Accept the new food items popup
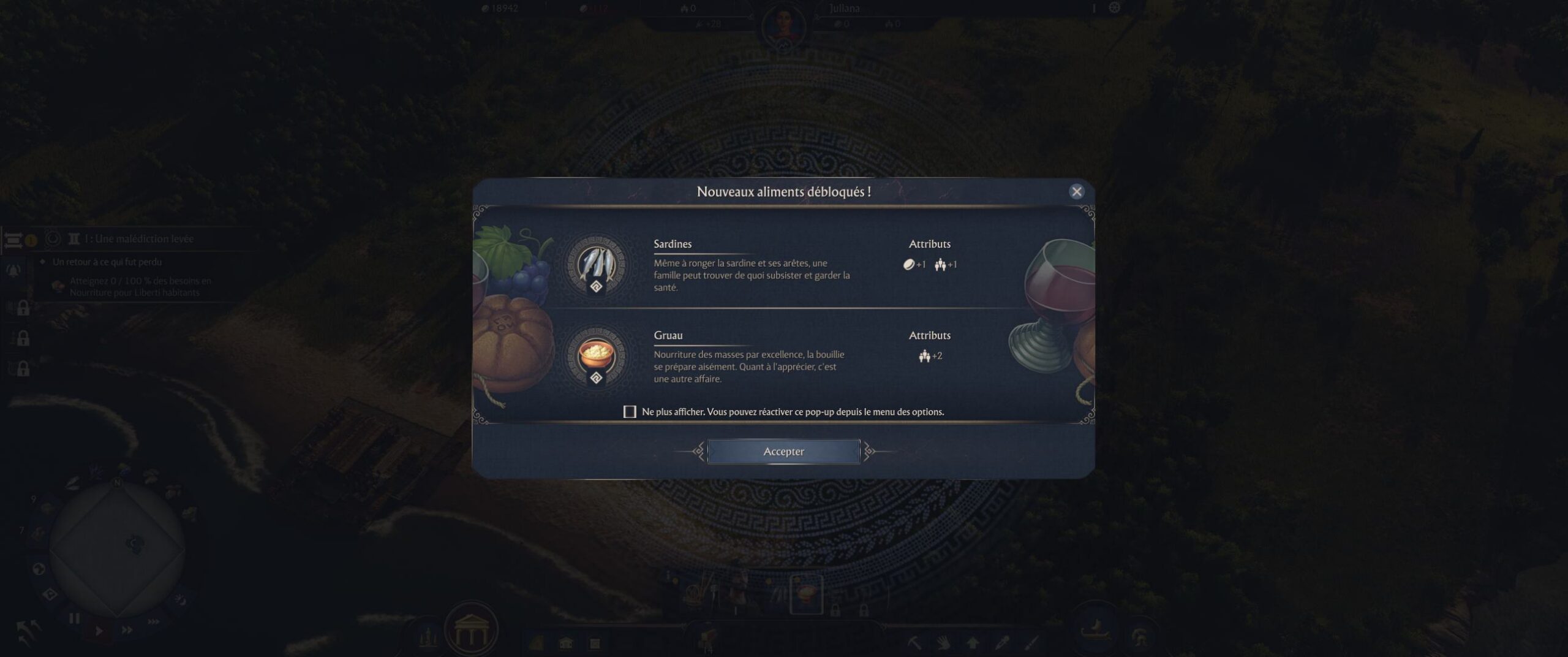 coord(783,452)
